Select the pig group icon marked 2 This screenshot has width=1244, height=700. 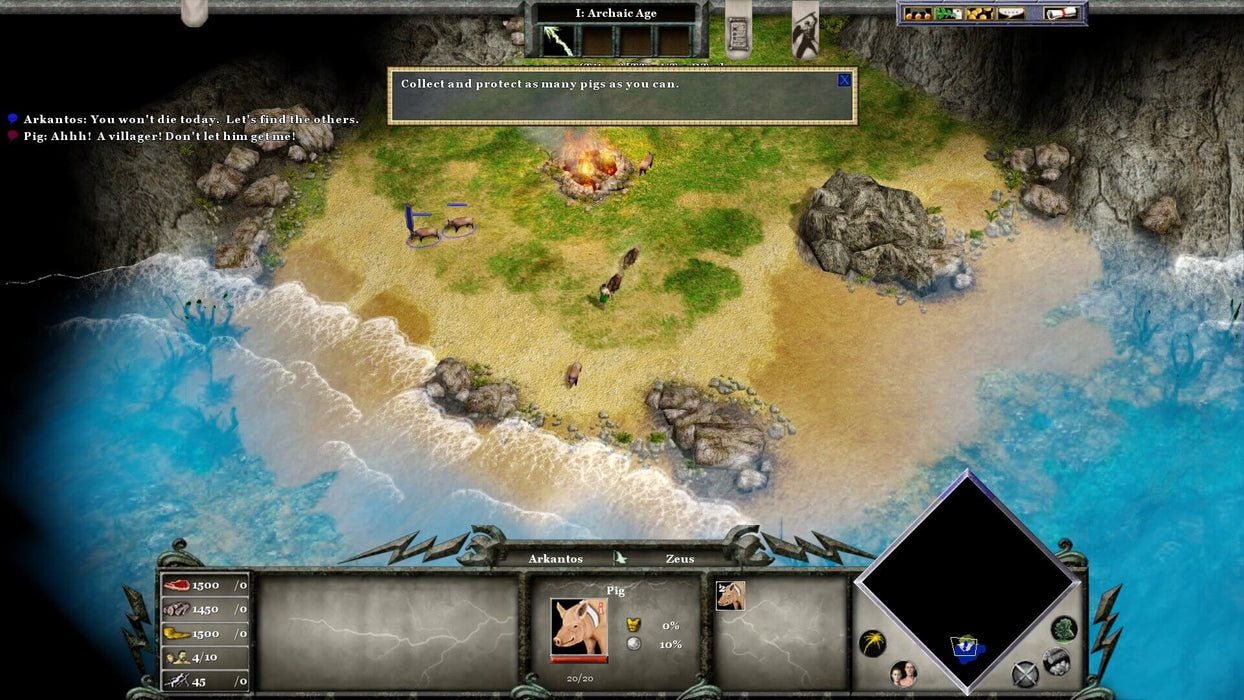[x=730, y=596]
